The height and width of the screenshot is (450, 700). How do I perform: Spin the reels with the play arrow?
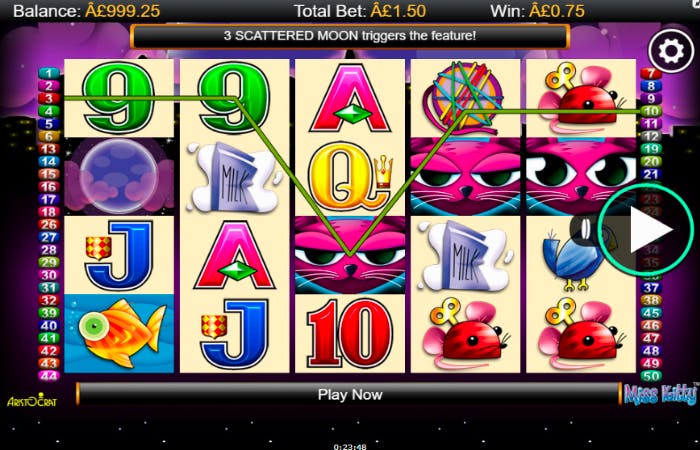pyautogui.click(x=642, y=232)
